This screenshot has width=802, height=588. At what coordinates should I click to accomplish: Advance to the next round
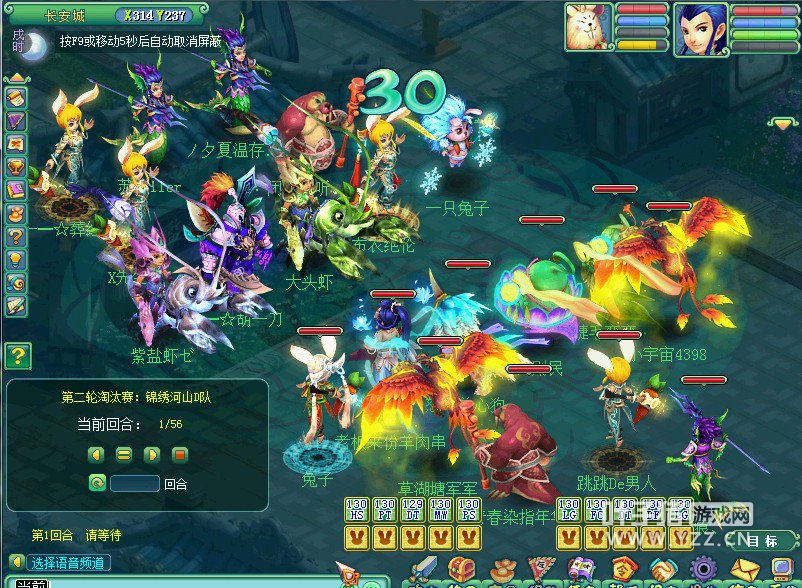coord(152,454)
